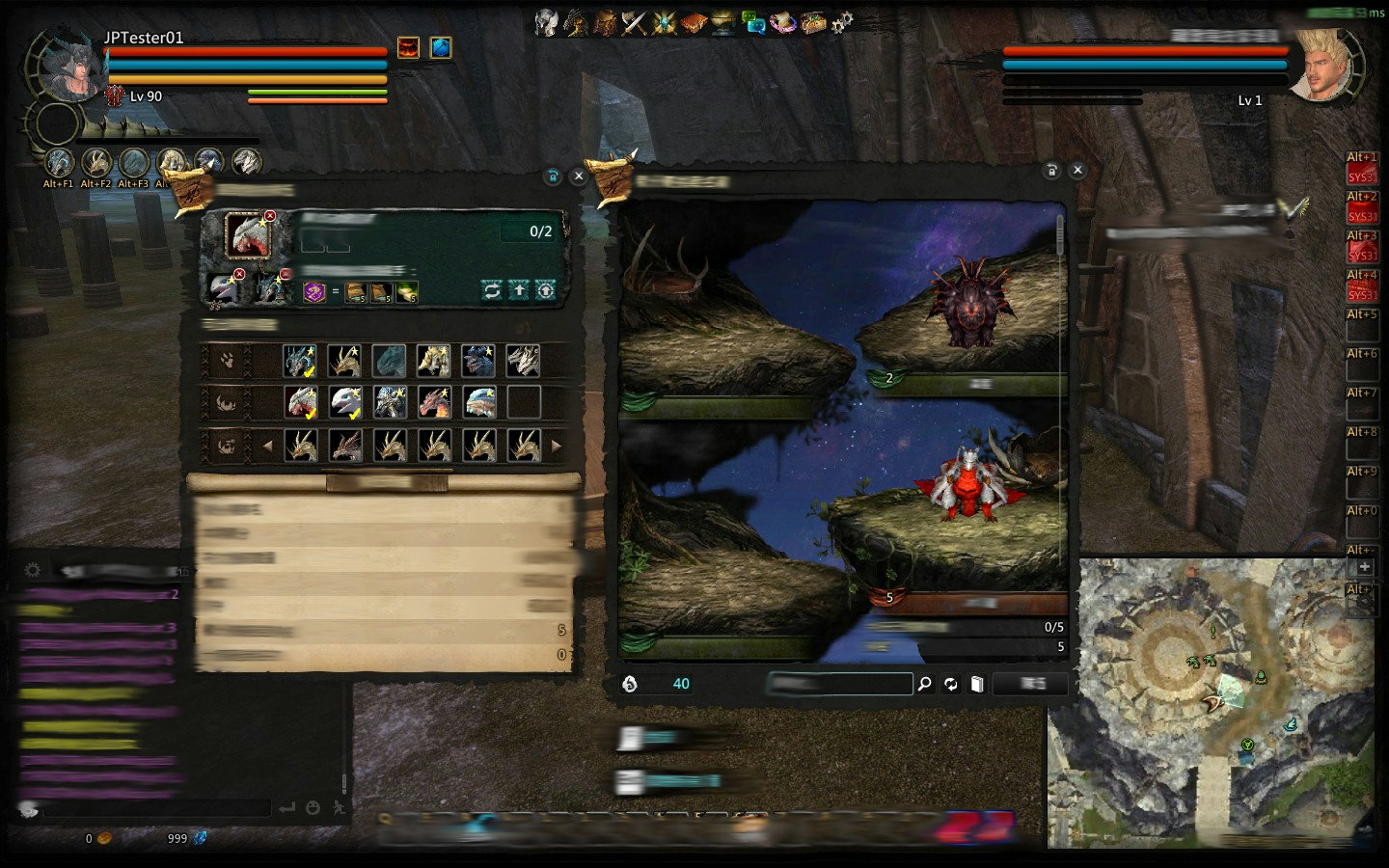Open the white book icon in expedition panel
Image resolution: width=1389 pixels, height=868 pixels.
[977, 684]
